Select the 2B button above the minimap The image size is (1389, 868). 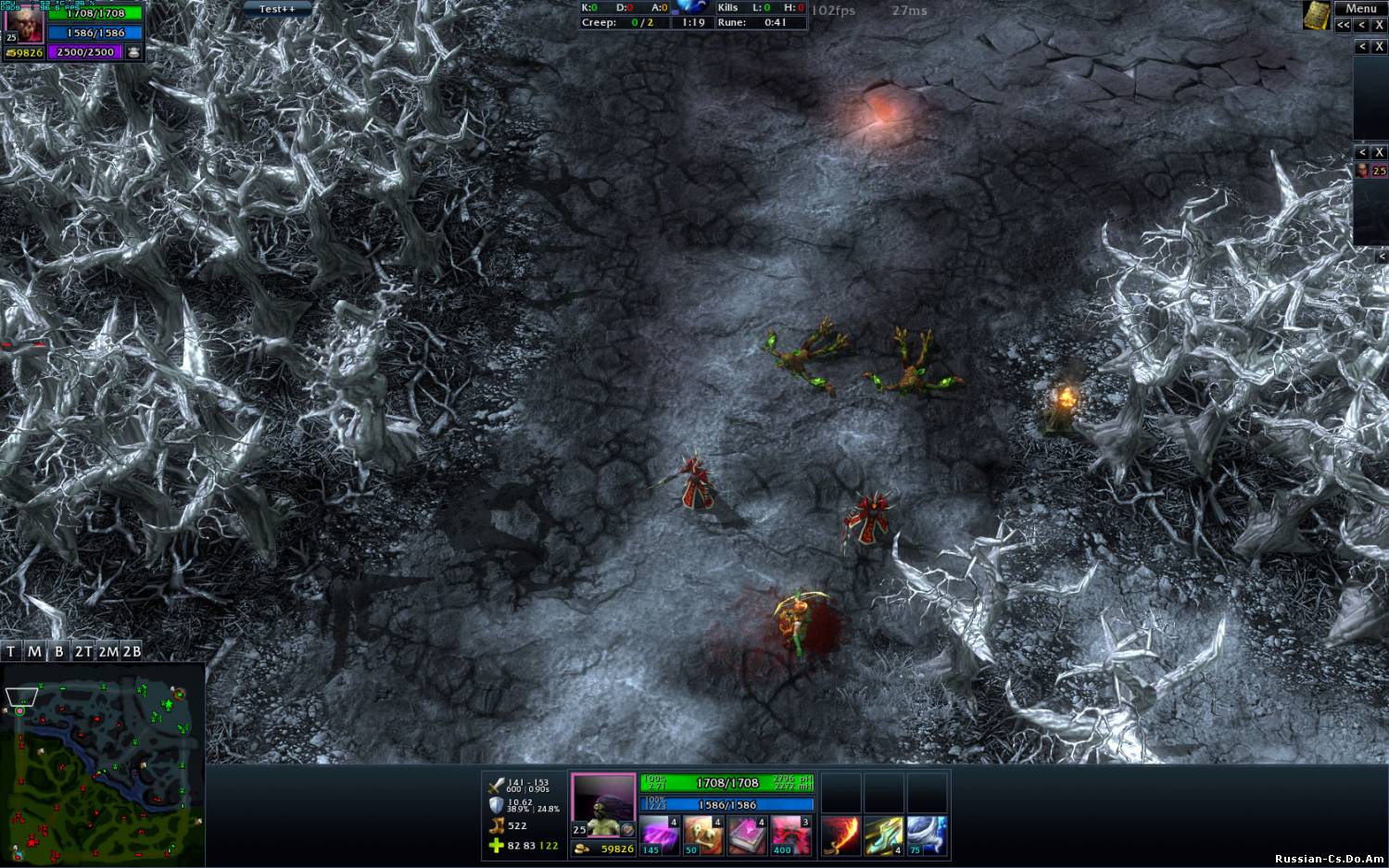pos(132,651)
